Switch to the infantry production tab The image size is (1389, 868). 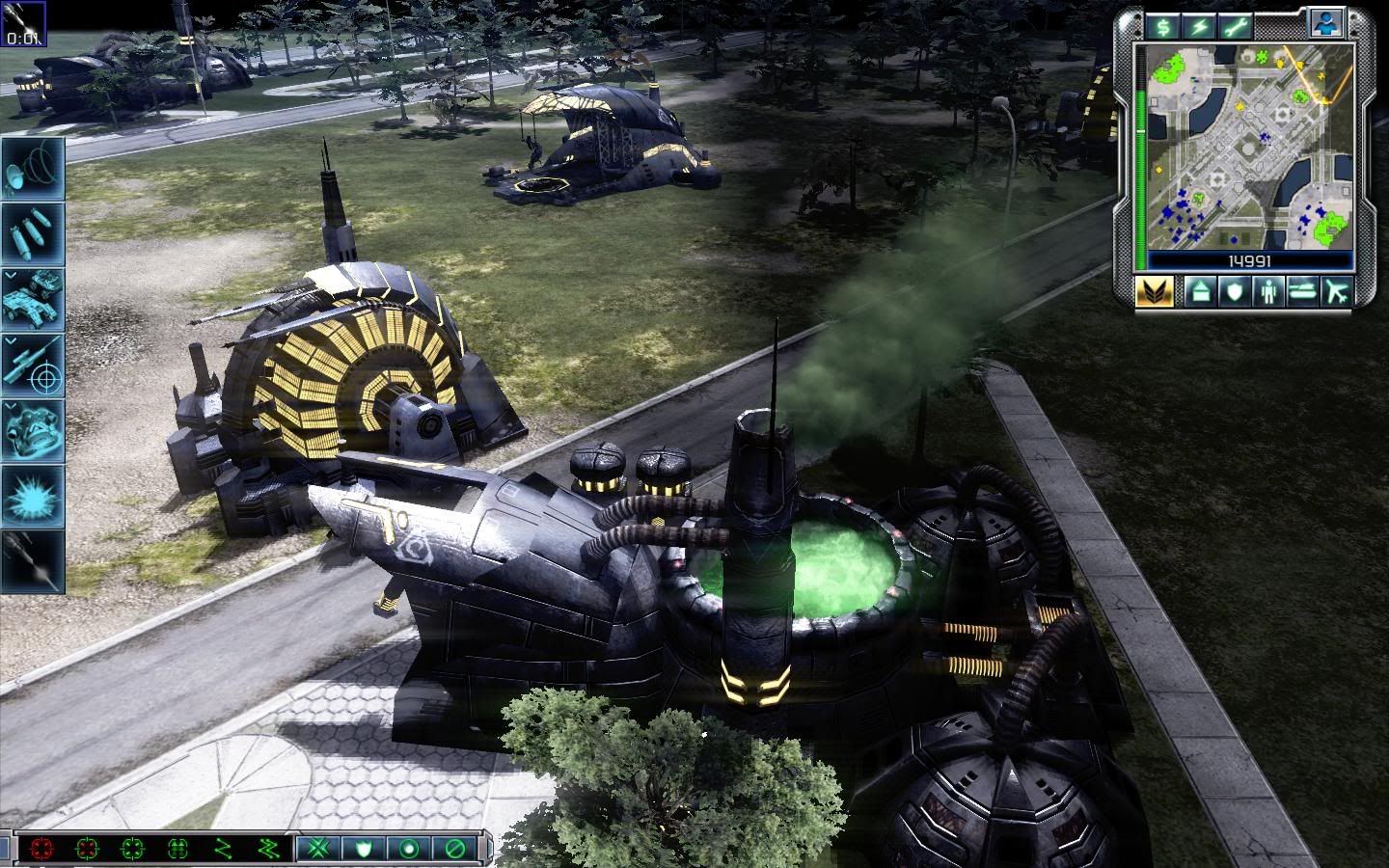click(1268, 291)
